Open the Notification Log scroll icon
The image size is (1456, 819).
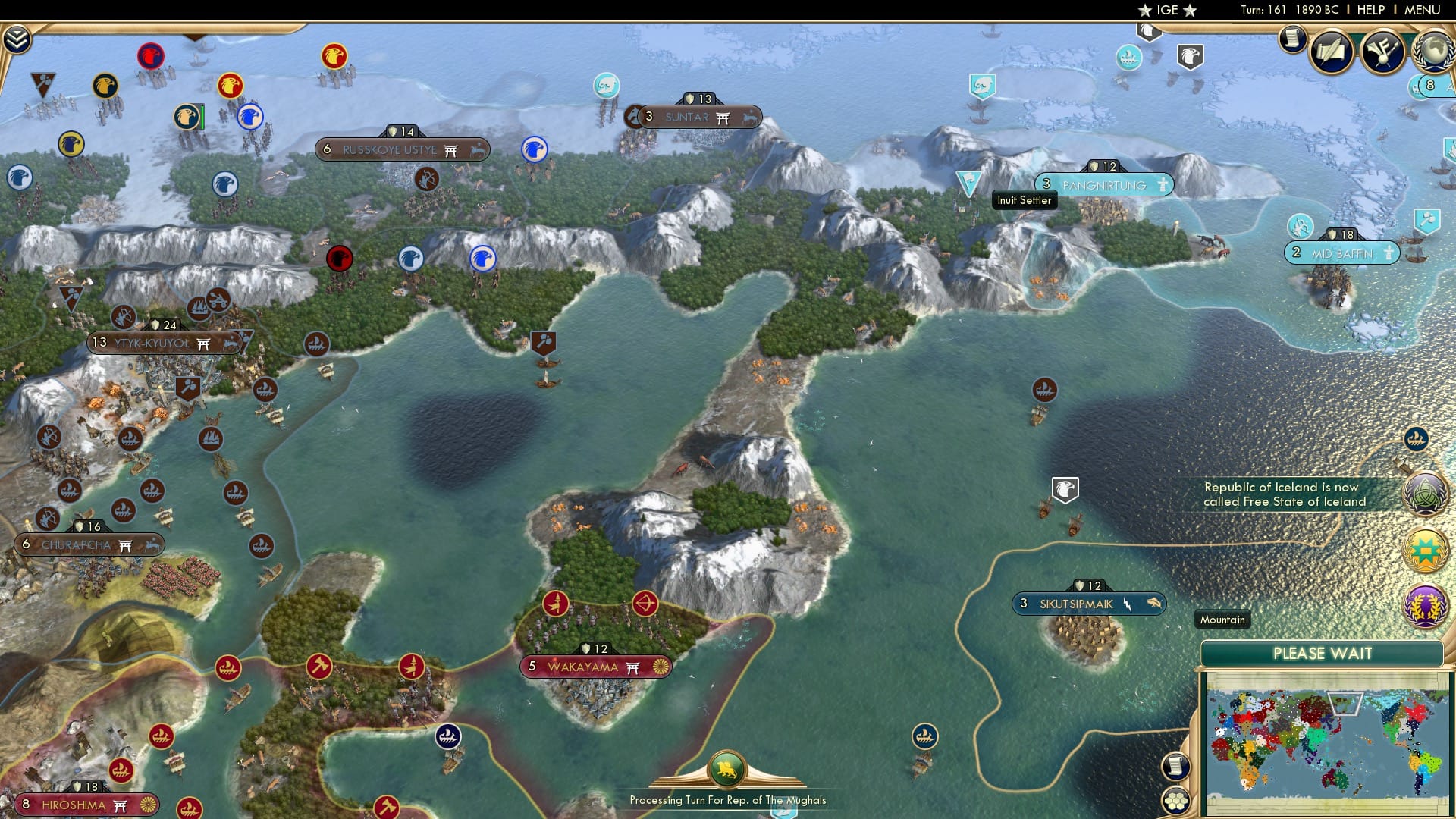[x=1291, y=42]
